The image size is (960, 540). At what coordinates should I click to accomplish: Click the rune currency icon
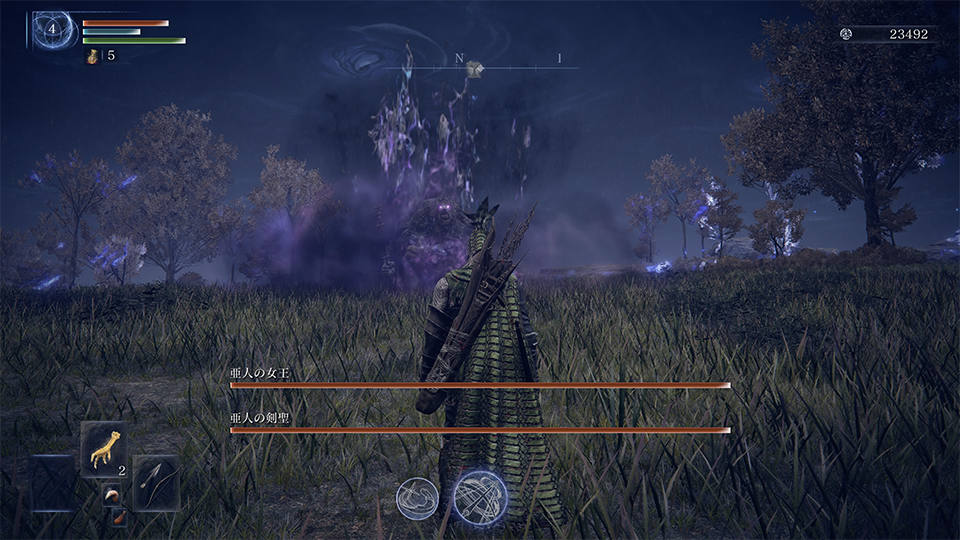(x=846, y=34)
